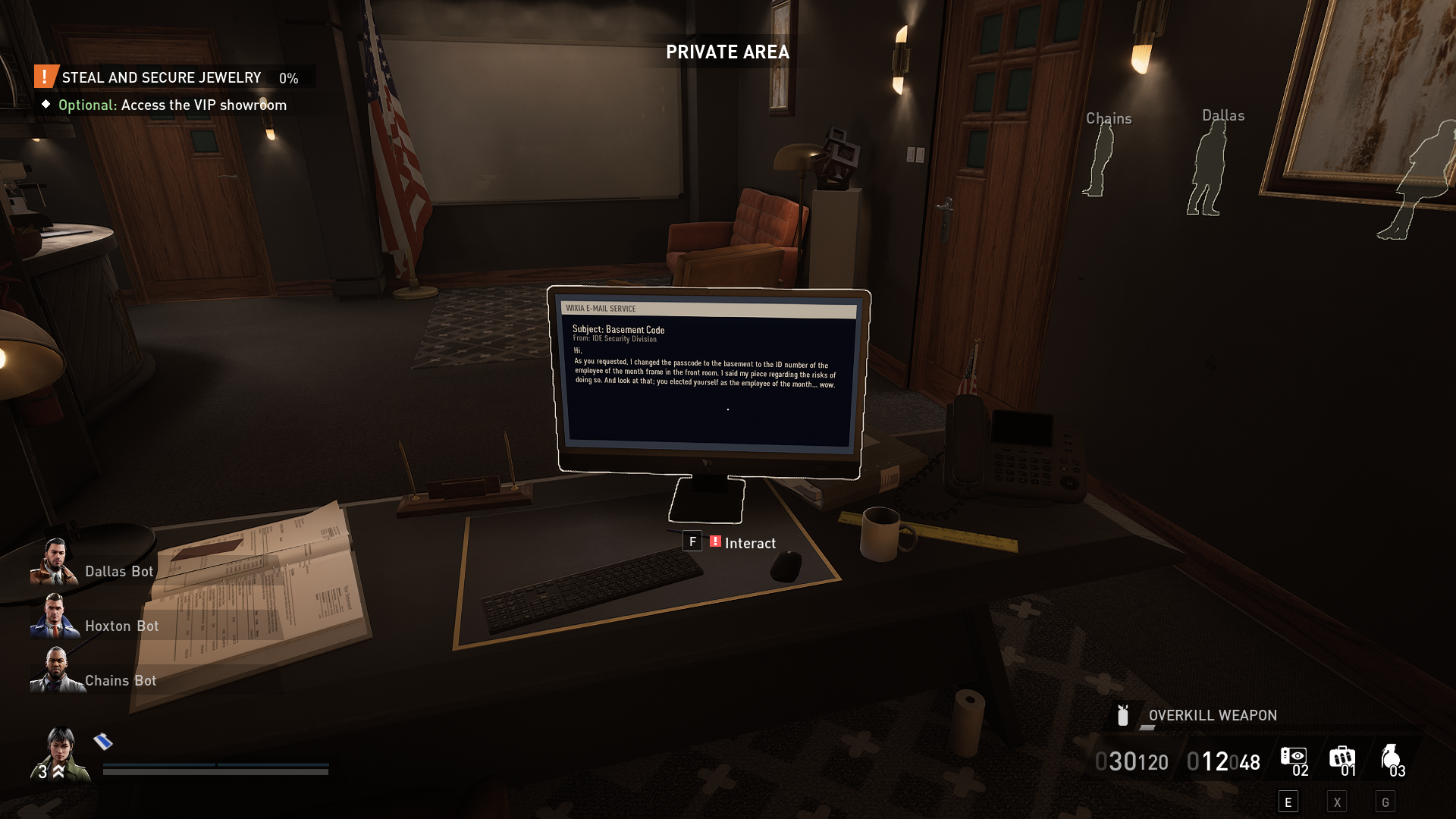The height and width of the screenshot is (819, 1456).
Task: Click the red Interact alert icon
Action: (714, 542)
